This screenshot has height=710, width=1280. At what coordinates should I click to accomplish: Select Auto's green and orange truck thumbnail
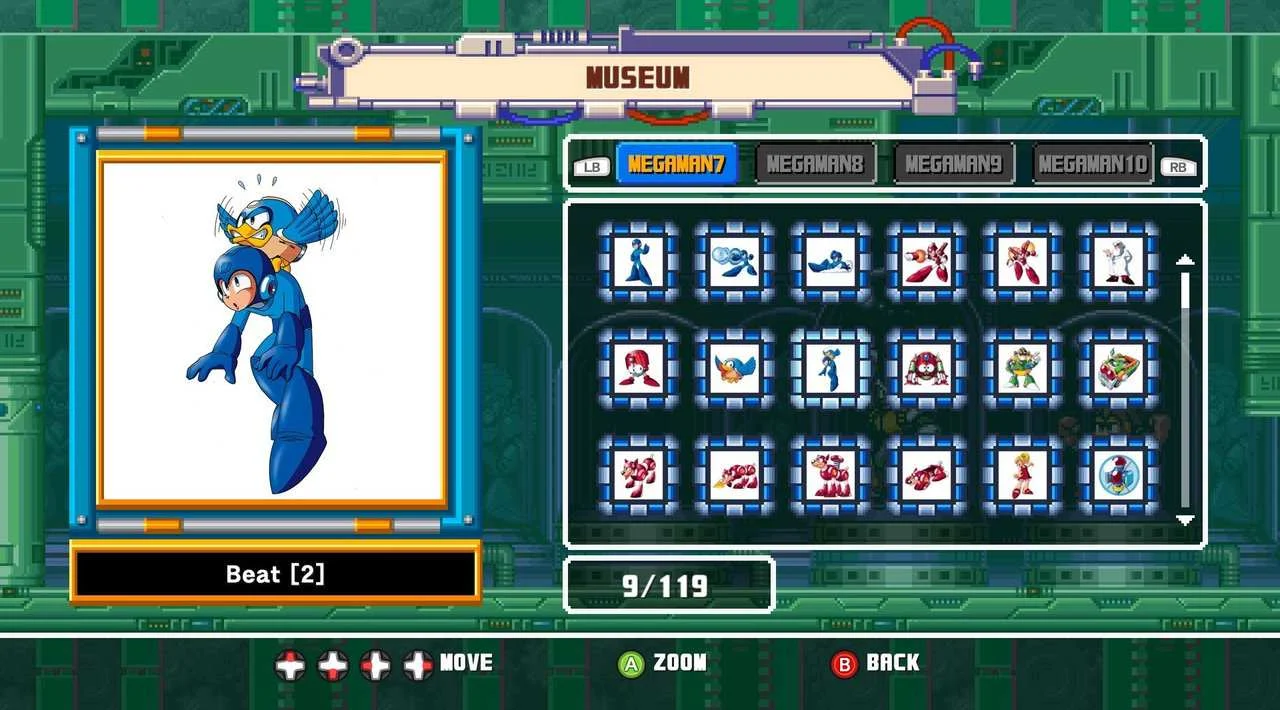1118,368
